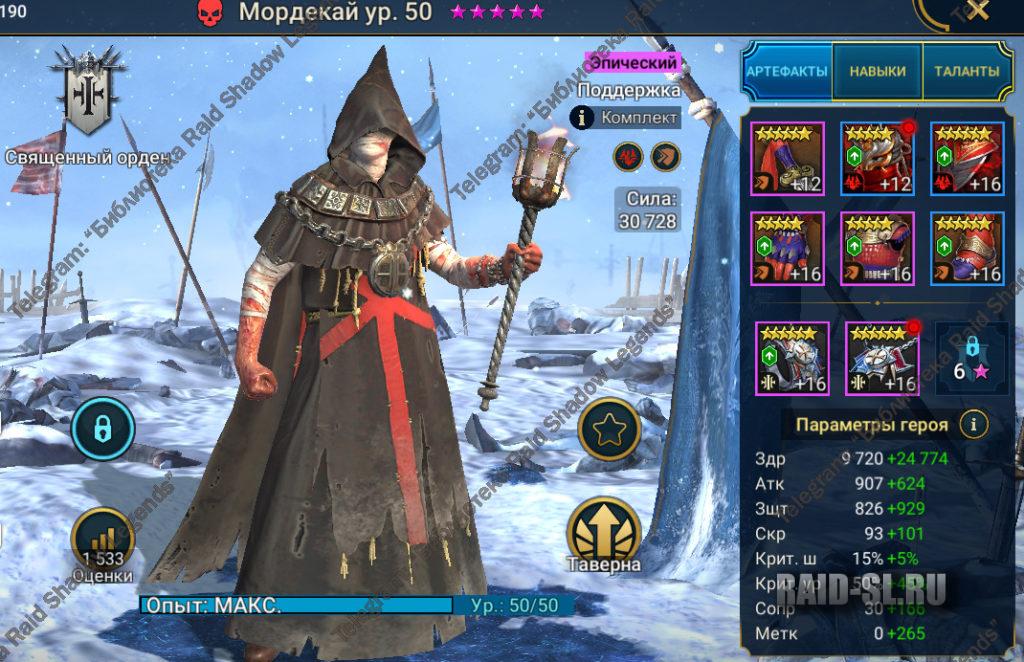Toggle the hero lock button
This screenshot has height=662, width=1024.
tap(101, 427)
